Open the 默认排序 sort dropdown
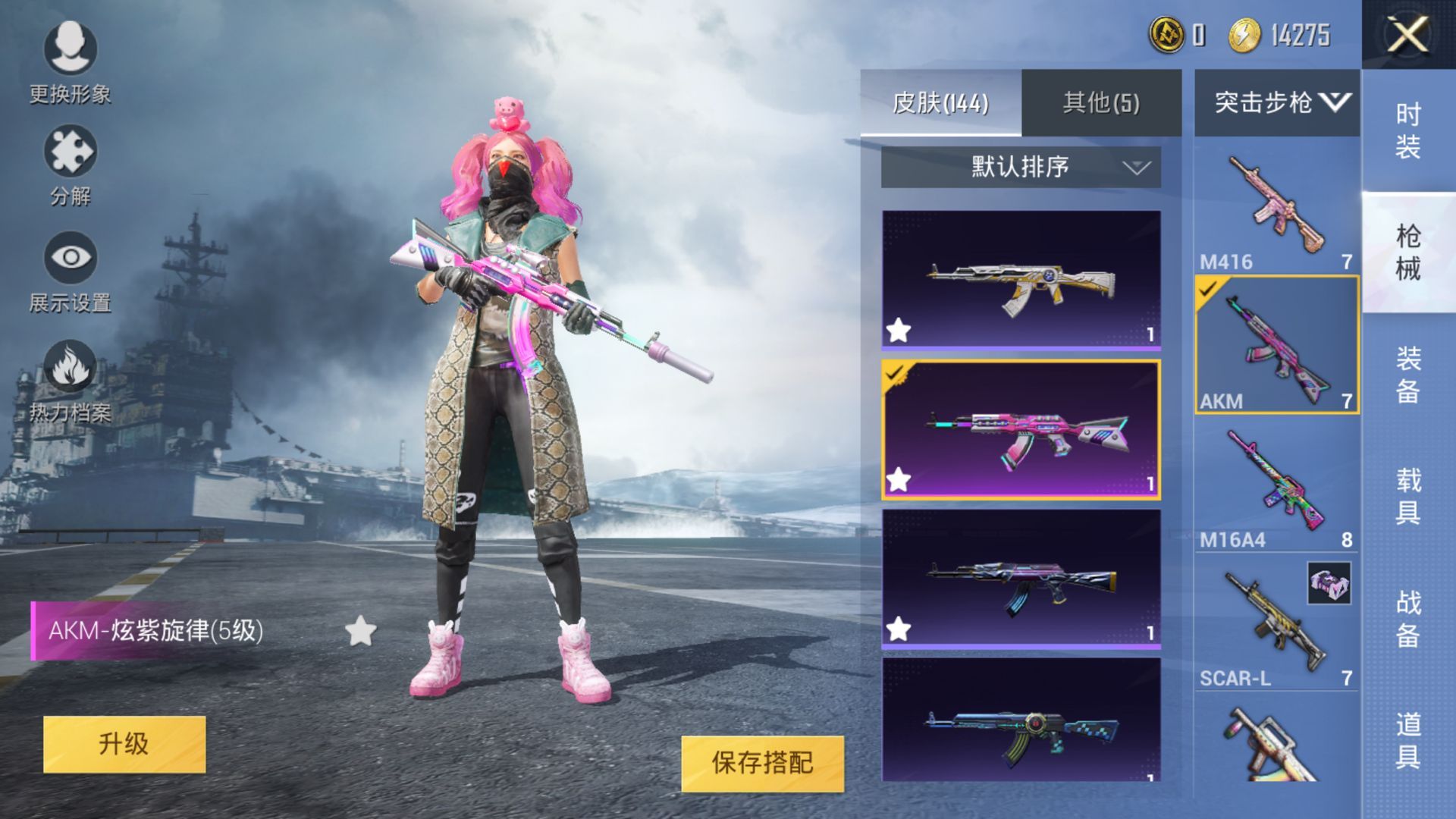Screen dimensions: 1456x819 point(1020,167)
